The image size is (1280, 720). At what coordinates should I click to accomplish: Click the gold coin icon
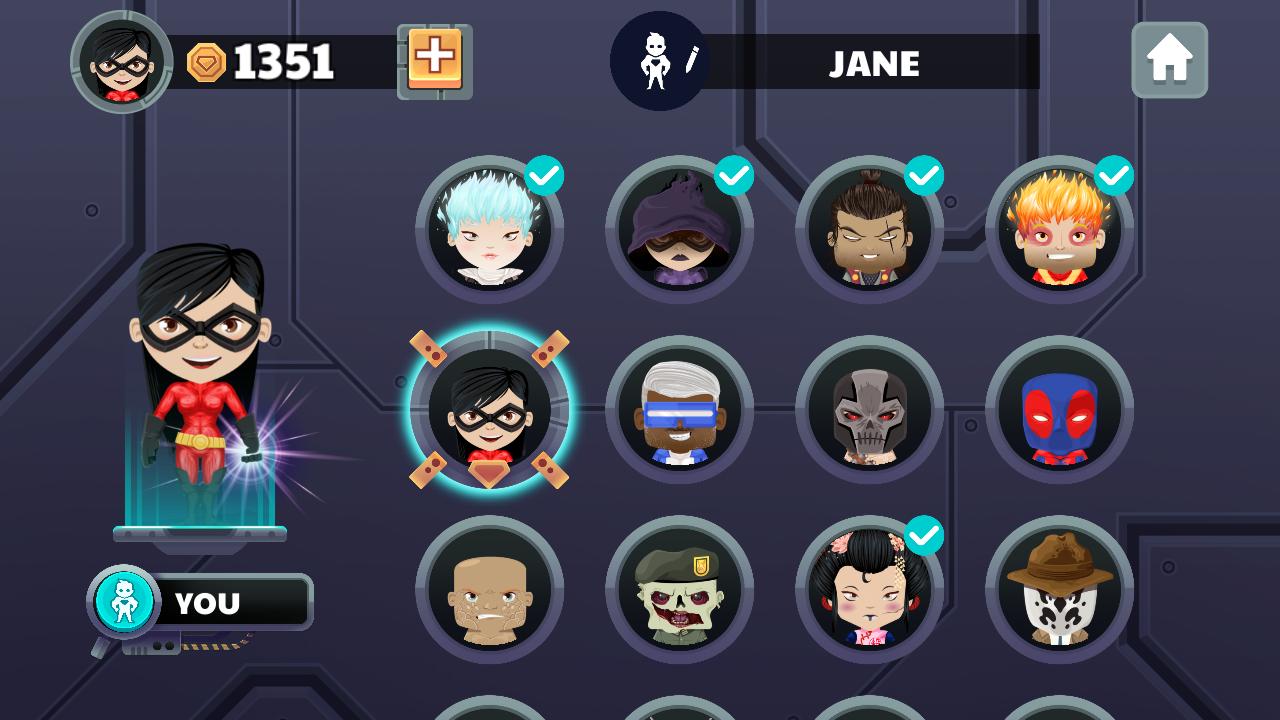click(206, 60)
